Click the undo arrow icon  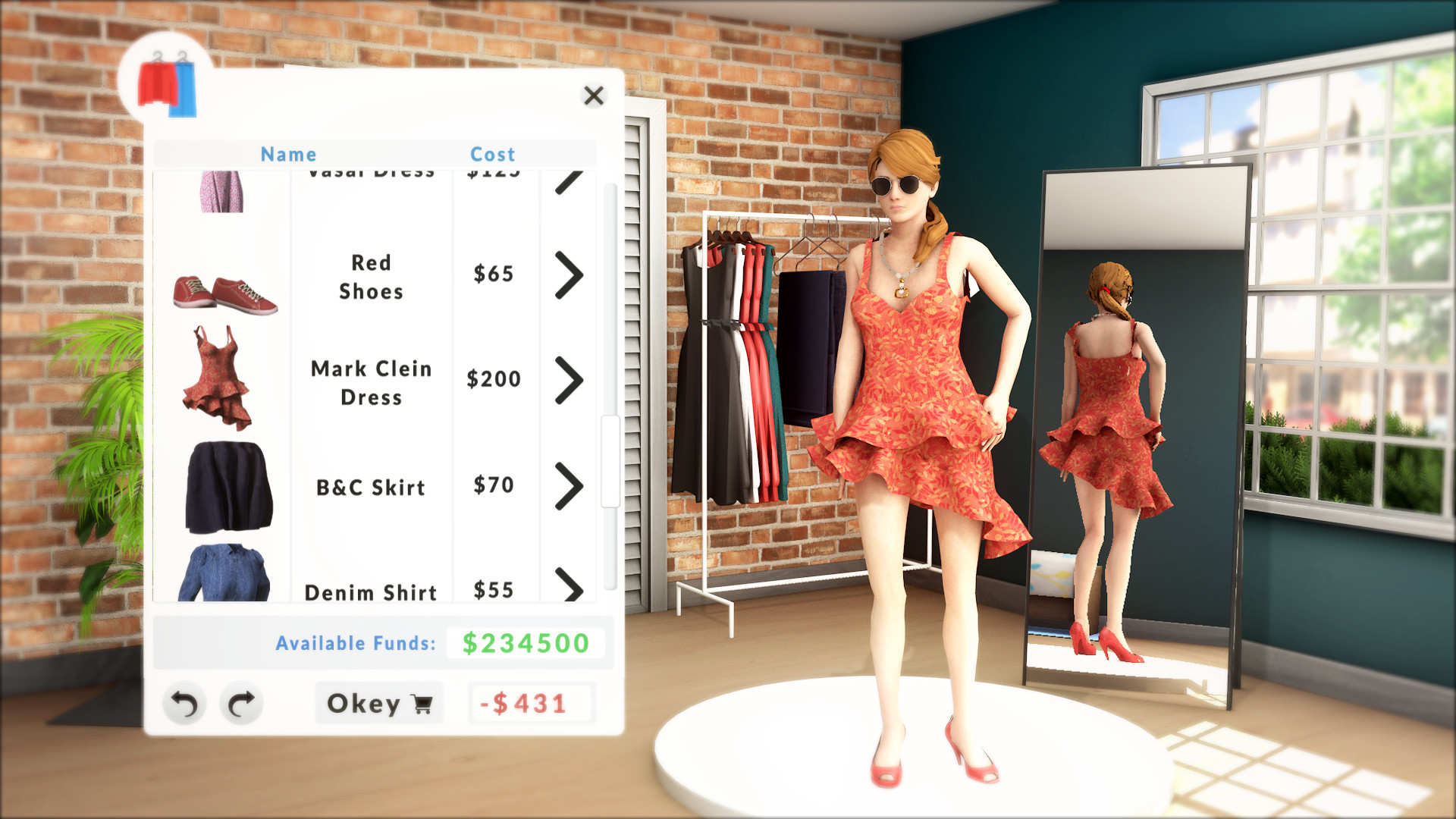183,704
